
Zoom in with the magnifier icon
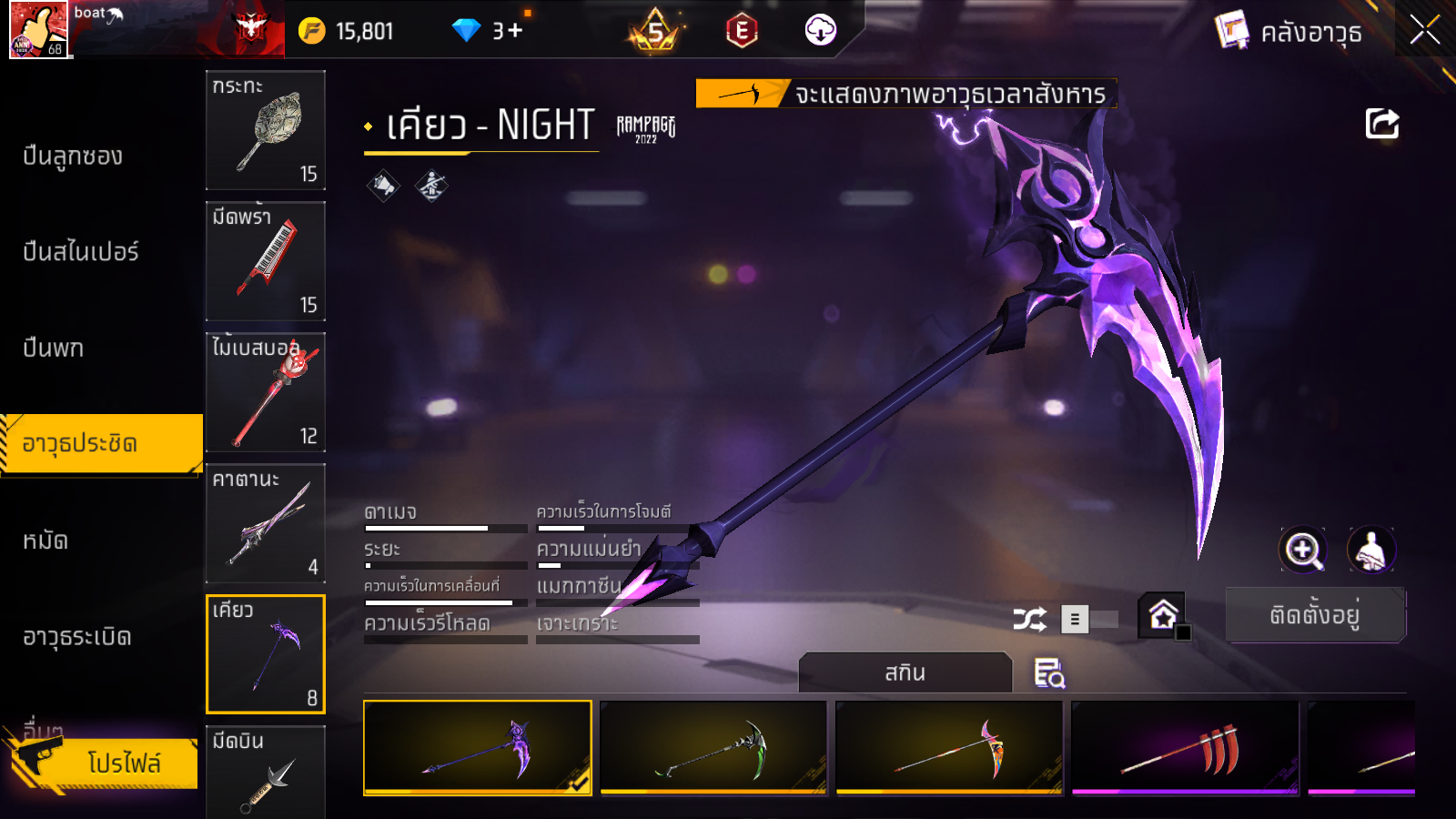pyautogui.click(x=1302, y=550)
